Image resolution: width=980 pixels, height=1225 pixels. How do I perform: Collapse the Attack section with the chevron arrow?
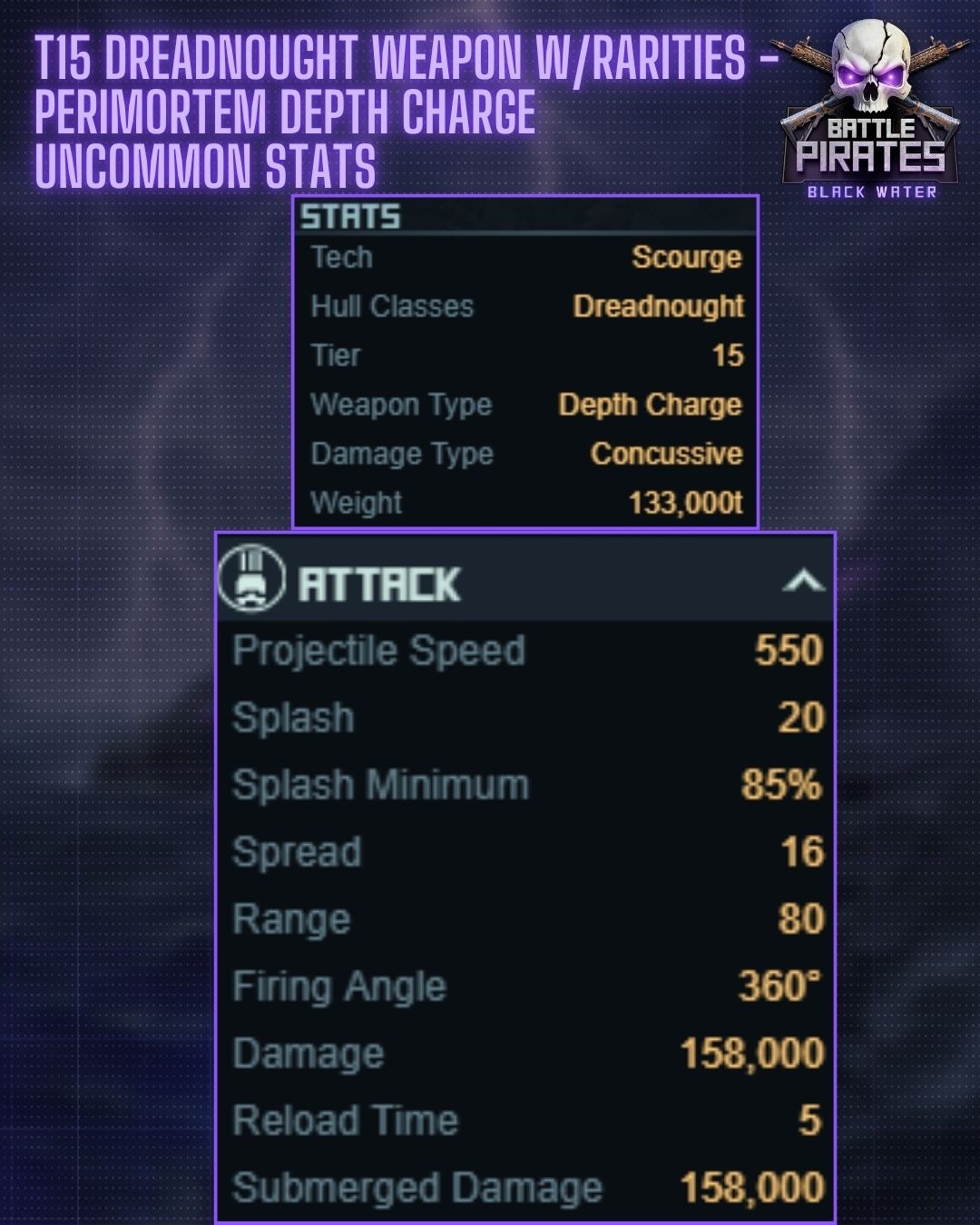click(803, 581)
